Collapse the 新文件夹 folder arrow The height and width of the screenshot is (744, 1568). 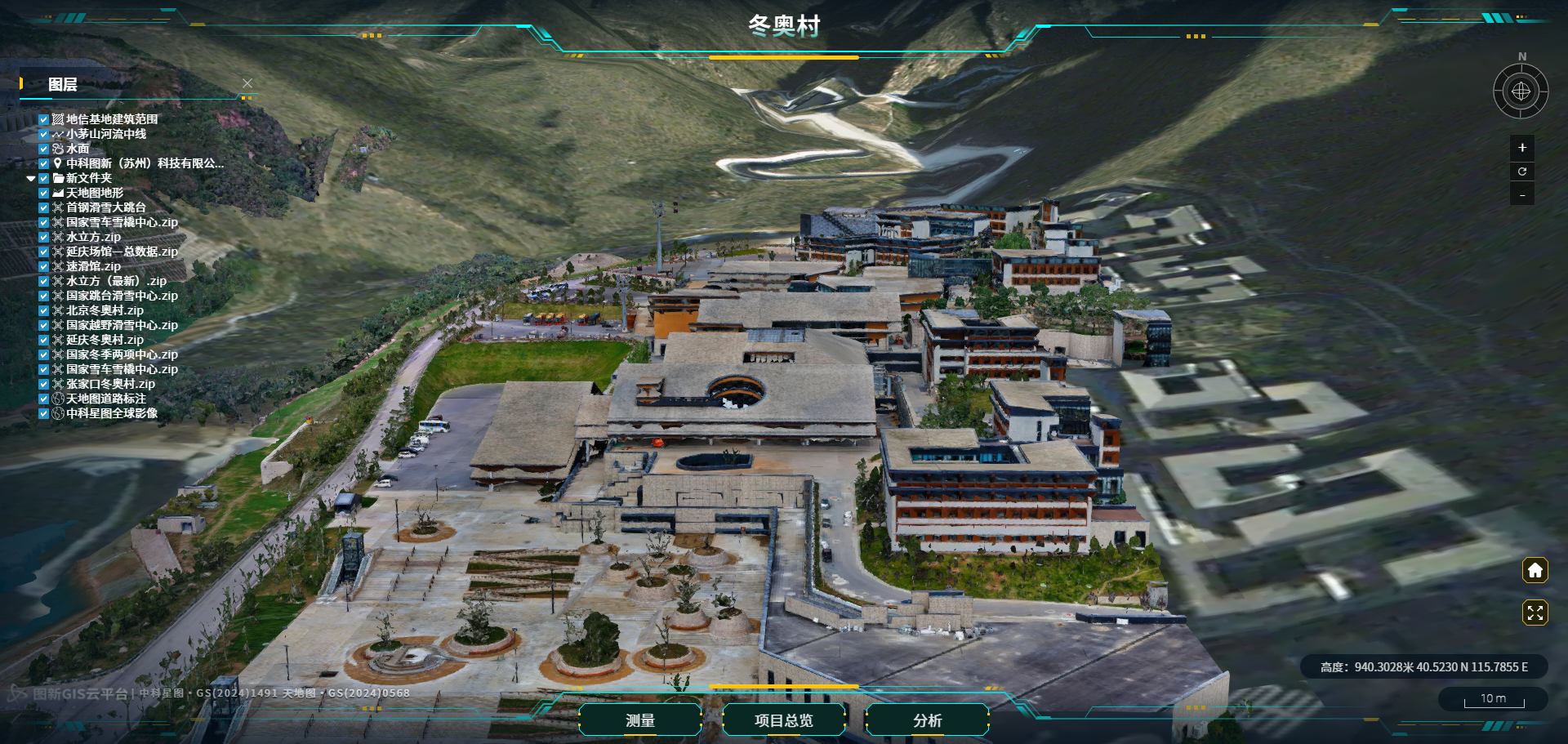pyautogui.click(x=31, y=178)
